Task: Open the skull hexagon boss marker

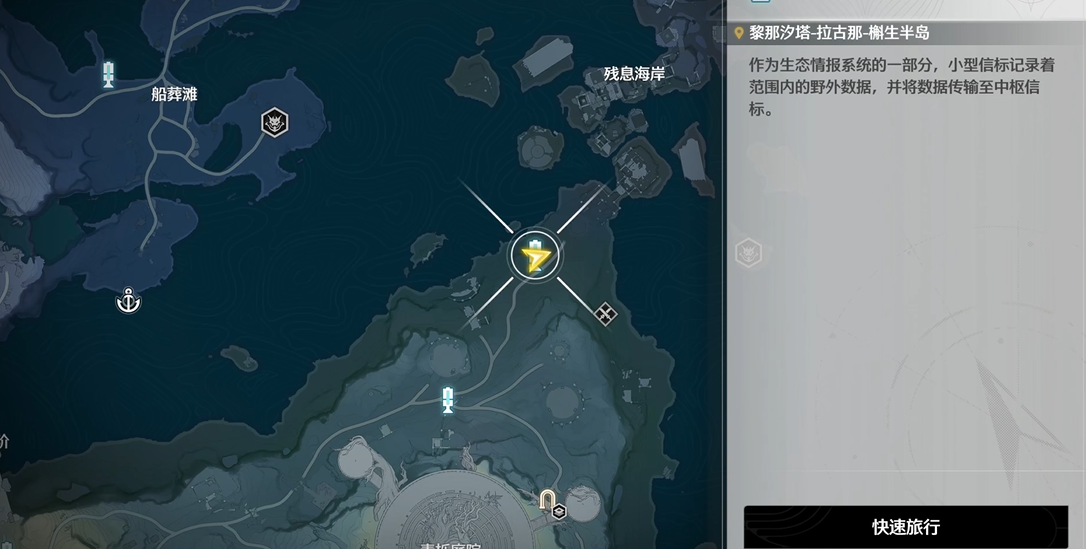Action: 275,123
